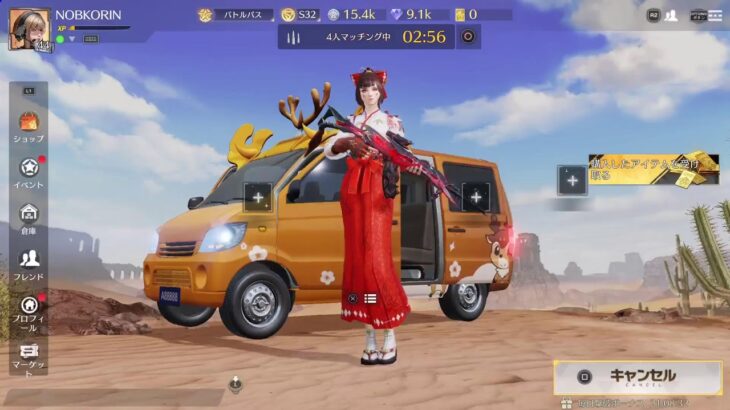Claim purchased items from the gold banner
Viewport: 730px width, 410px height.
pos(652,171)
